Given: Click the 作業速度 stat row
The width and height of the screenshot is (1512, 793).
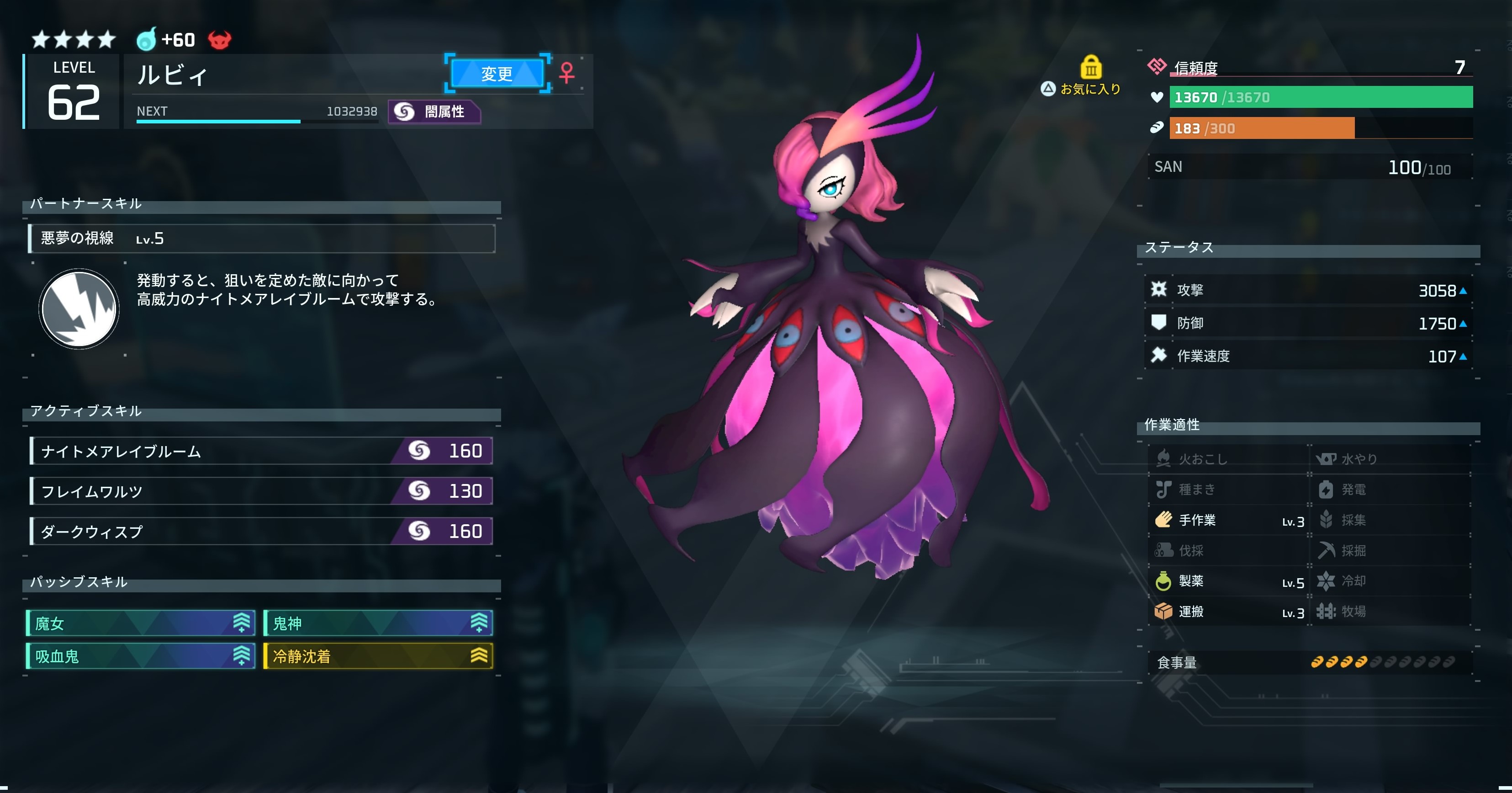Looking at the screenshot, I should tap(1308, 356).
